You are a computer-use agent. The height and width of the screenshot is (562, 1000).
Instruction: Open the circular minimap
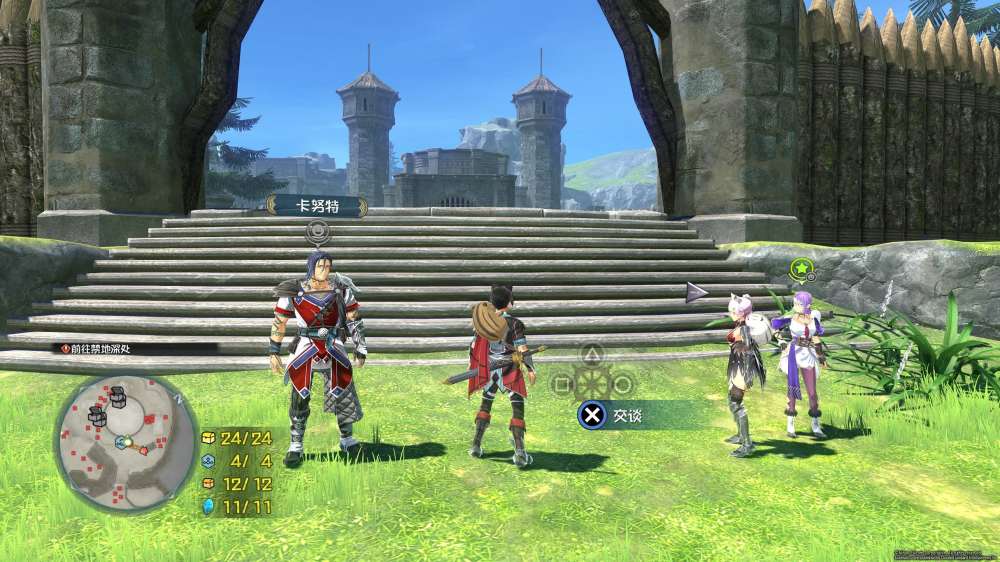(x=126, y=441)
